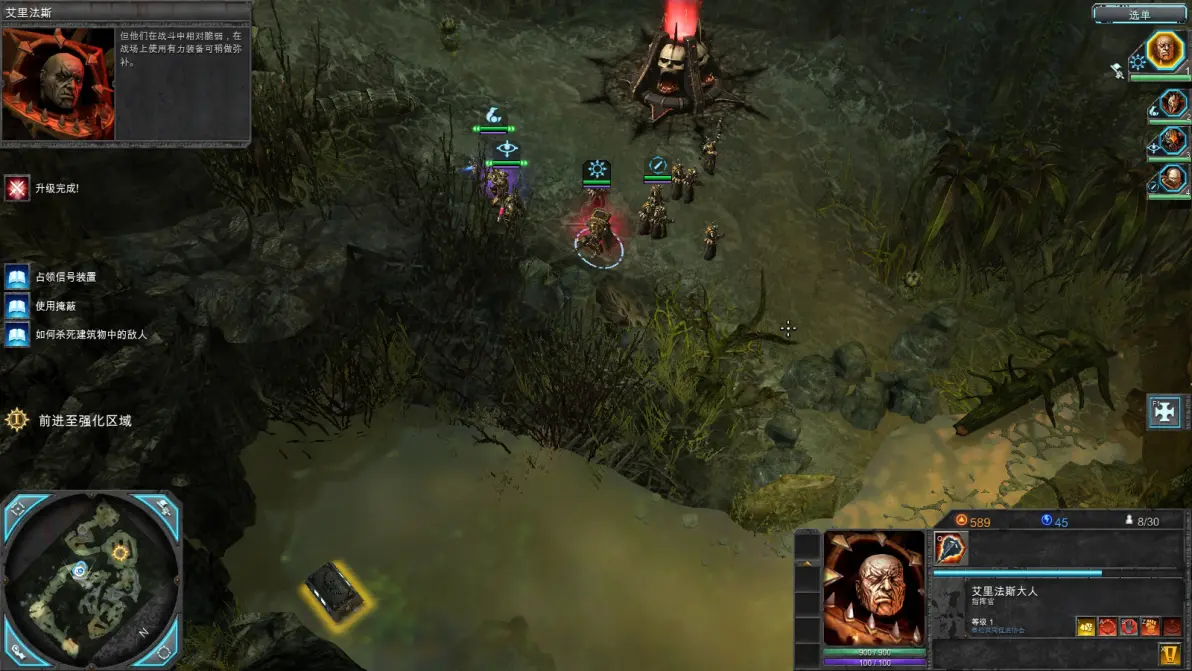
Task: Click the yellow fist command icon
Action: pos(1086,627)
